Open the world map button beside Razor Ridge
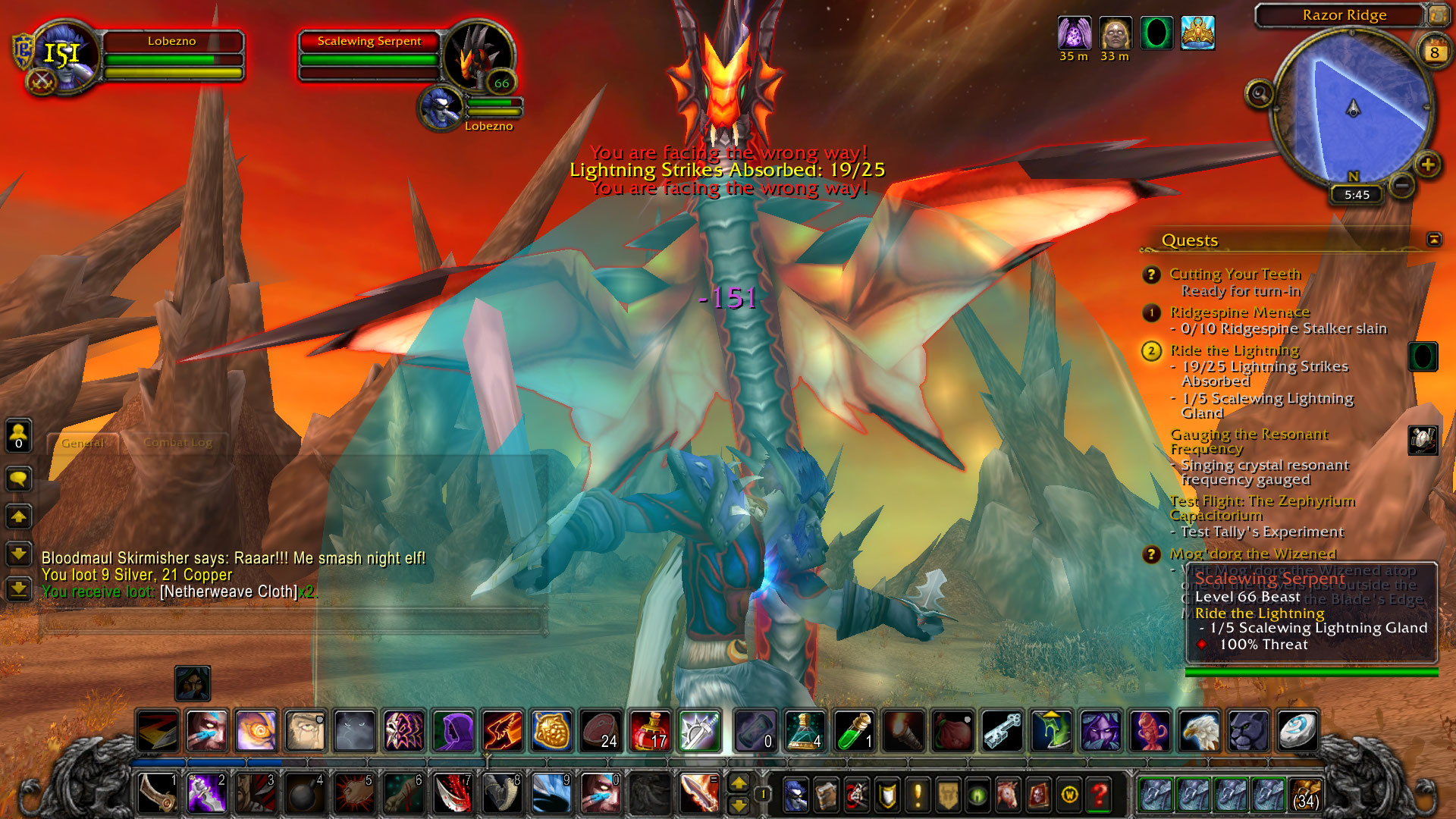 1437,14
